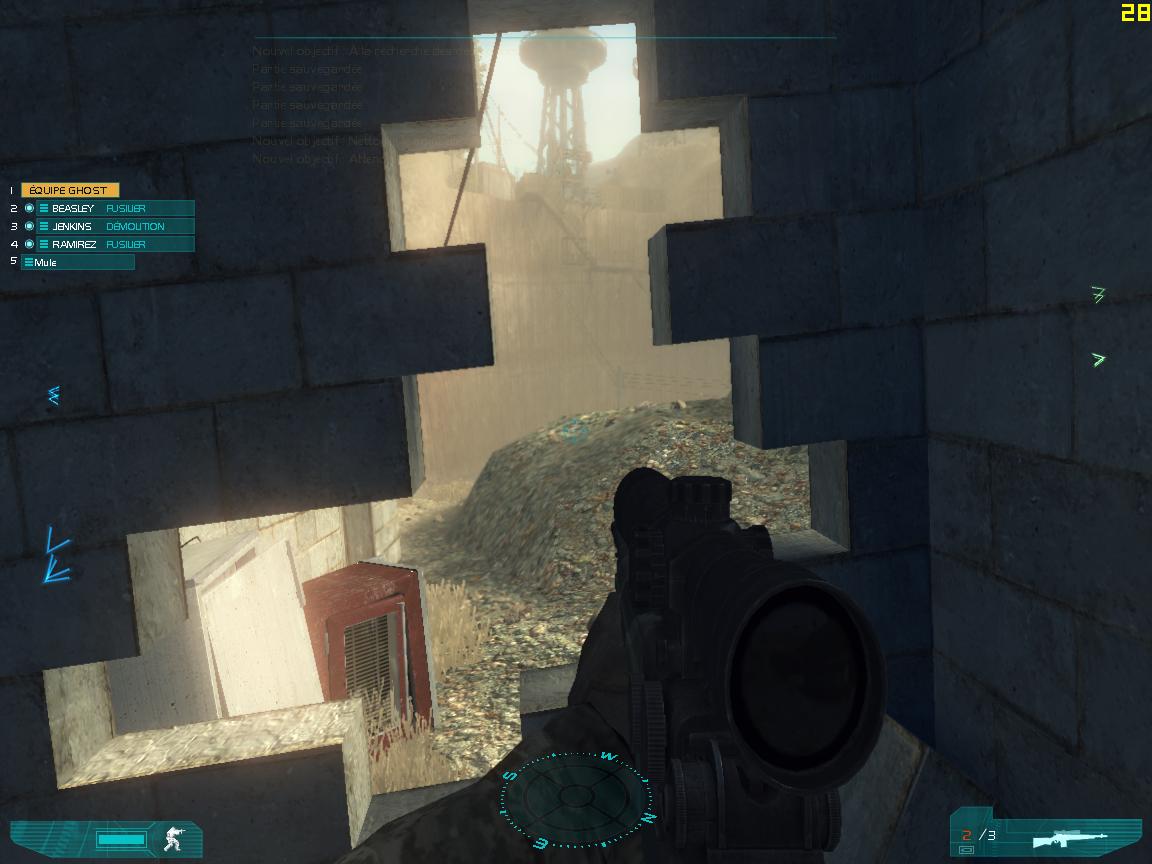This screenshot has width=1152, height=864.
Task: Click the sniper rifle weapon icon
Action: click(1073, 837)
